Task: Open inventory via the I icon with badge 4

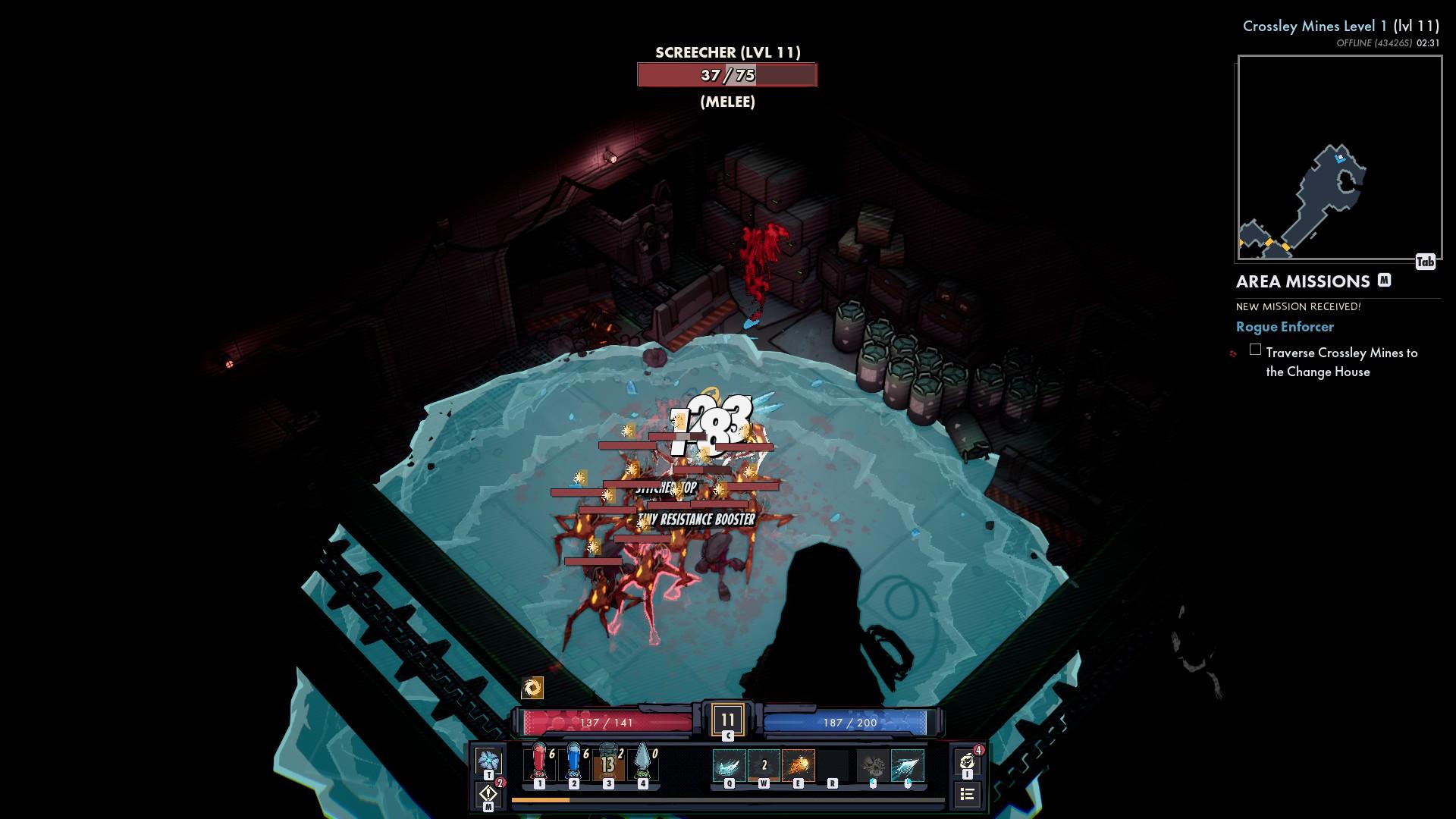Action: tap(968, 761)
